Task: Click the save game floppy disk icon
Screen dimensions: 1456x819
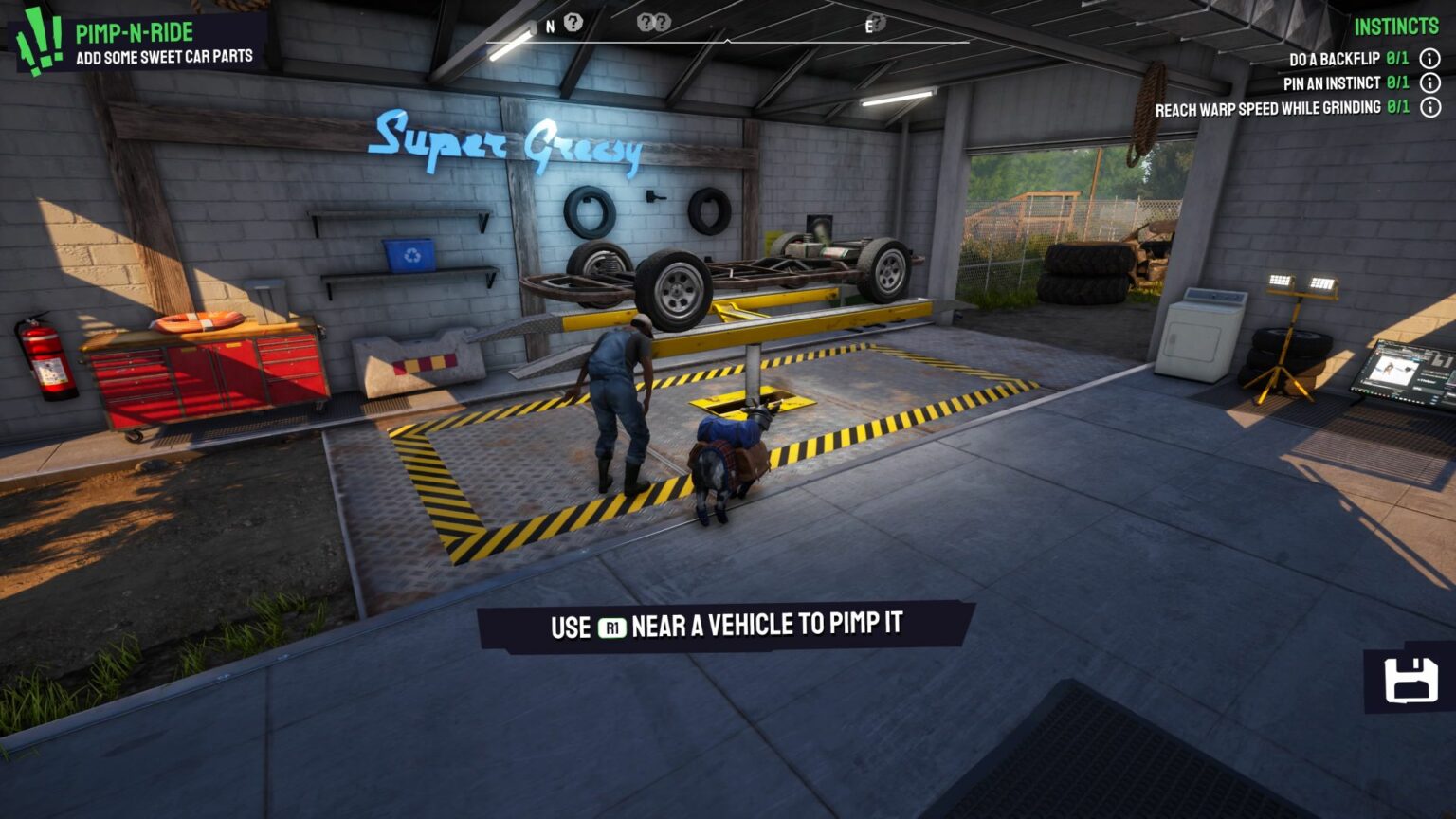Action: coord(1413,682)
